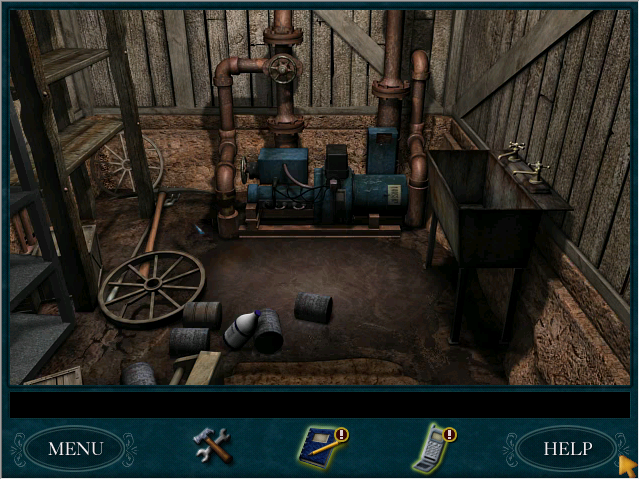Open the green cell phone
Viewport: 640px width, 480px height.
pos(432,447)
